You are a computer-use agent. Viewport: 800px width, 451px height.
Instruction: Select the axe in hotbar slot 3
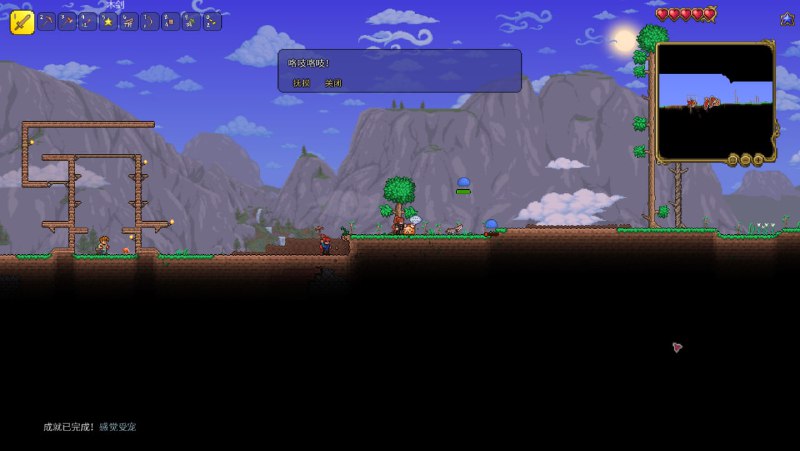click(67, 21)
